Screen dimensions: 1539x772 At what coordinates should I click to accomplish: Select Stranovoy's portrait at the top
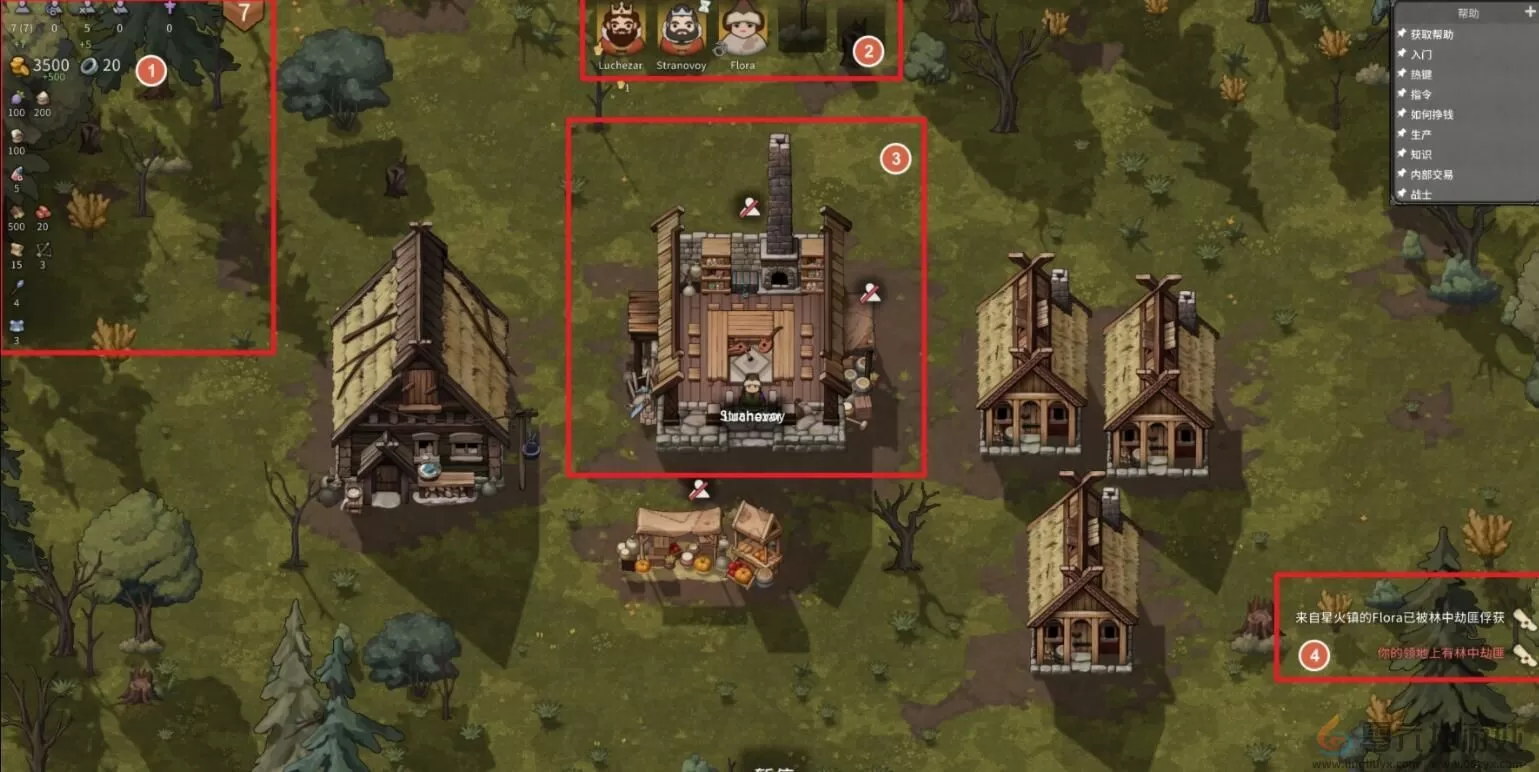(x=680, y=31)
